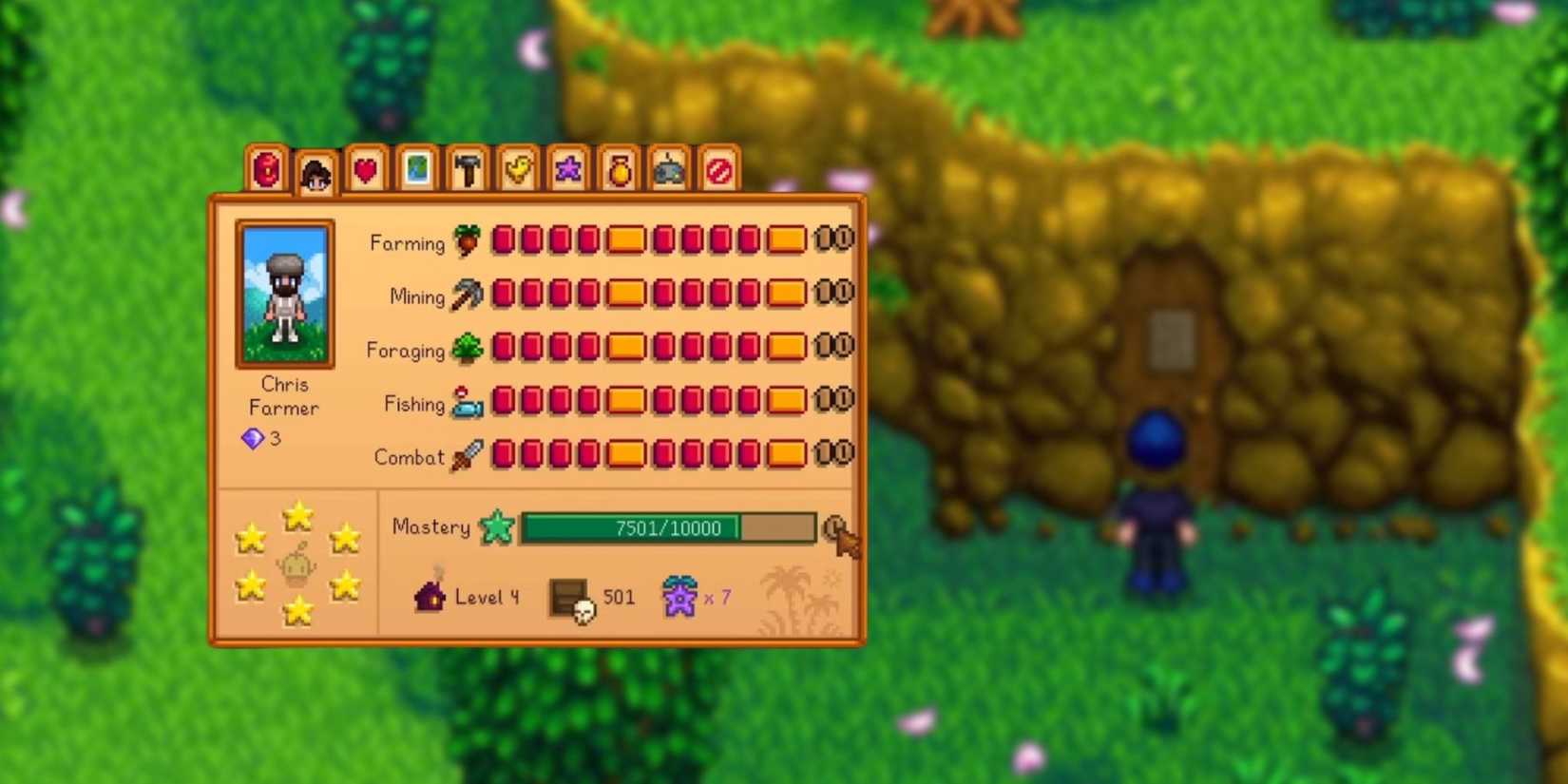Open the Crafting hammer tab
This screenshot has width=1568, height=784.
click(x=466, y=169)
